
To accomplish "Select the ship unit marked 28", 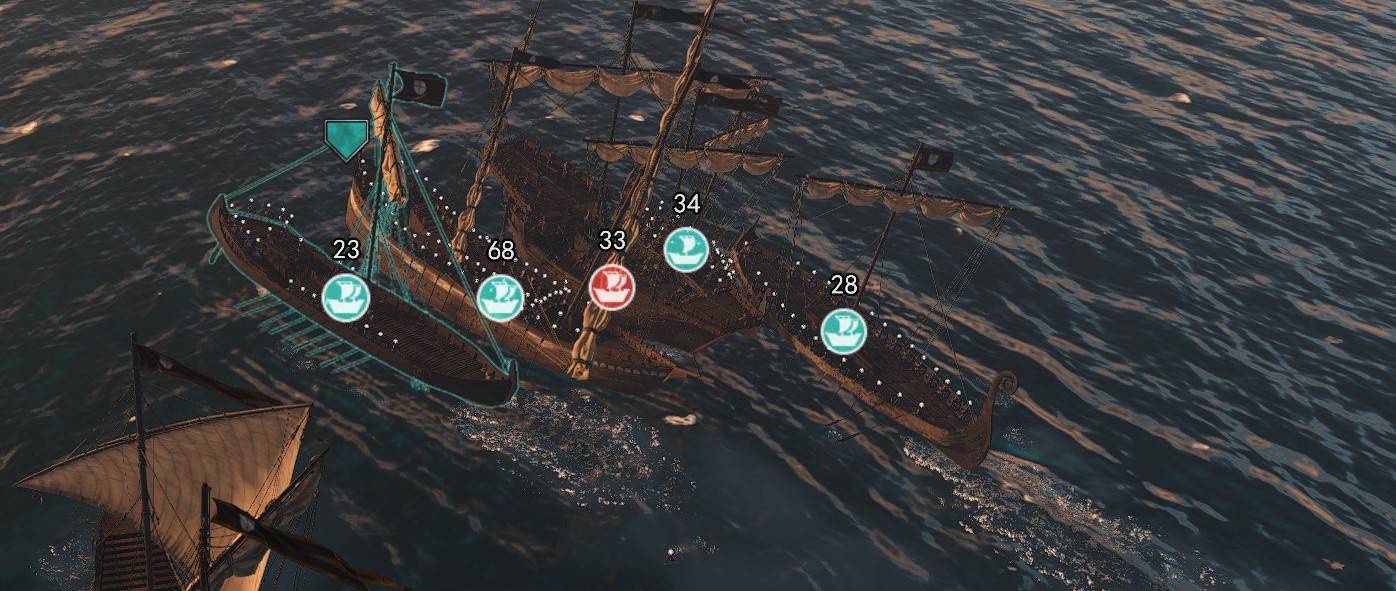I will pyautogui.click(x=843, y=331).
